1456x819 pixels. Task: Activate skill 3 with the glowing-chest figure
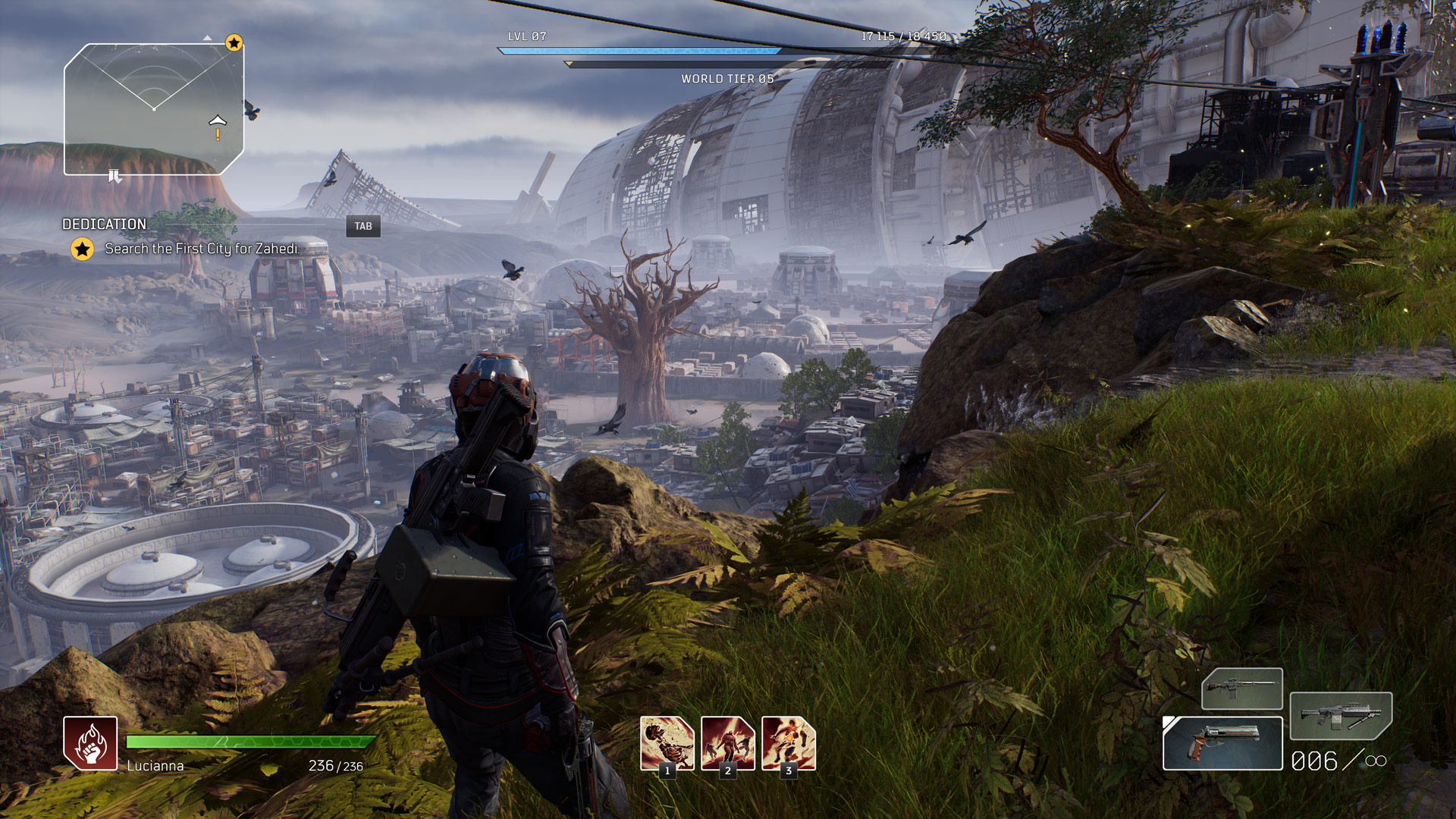(x=788, y=743)
